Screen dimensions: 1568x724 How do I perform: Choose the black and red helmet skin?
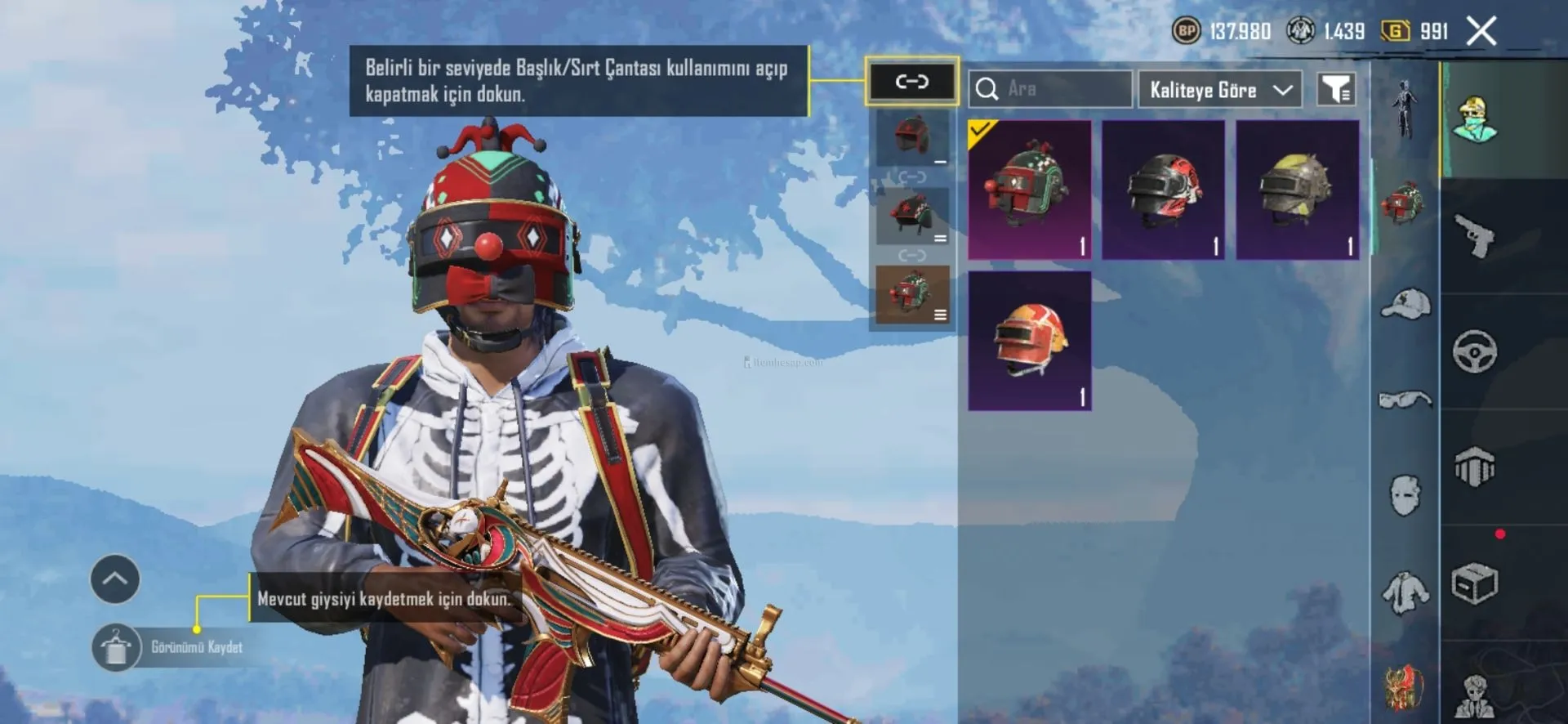pyautogui.click(x=1163, y=190)
